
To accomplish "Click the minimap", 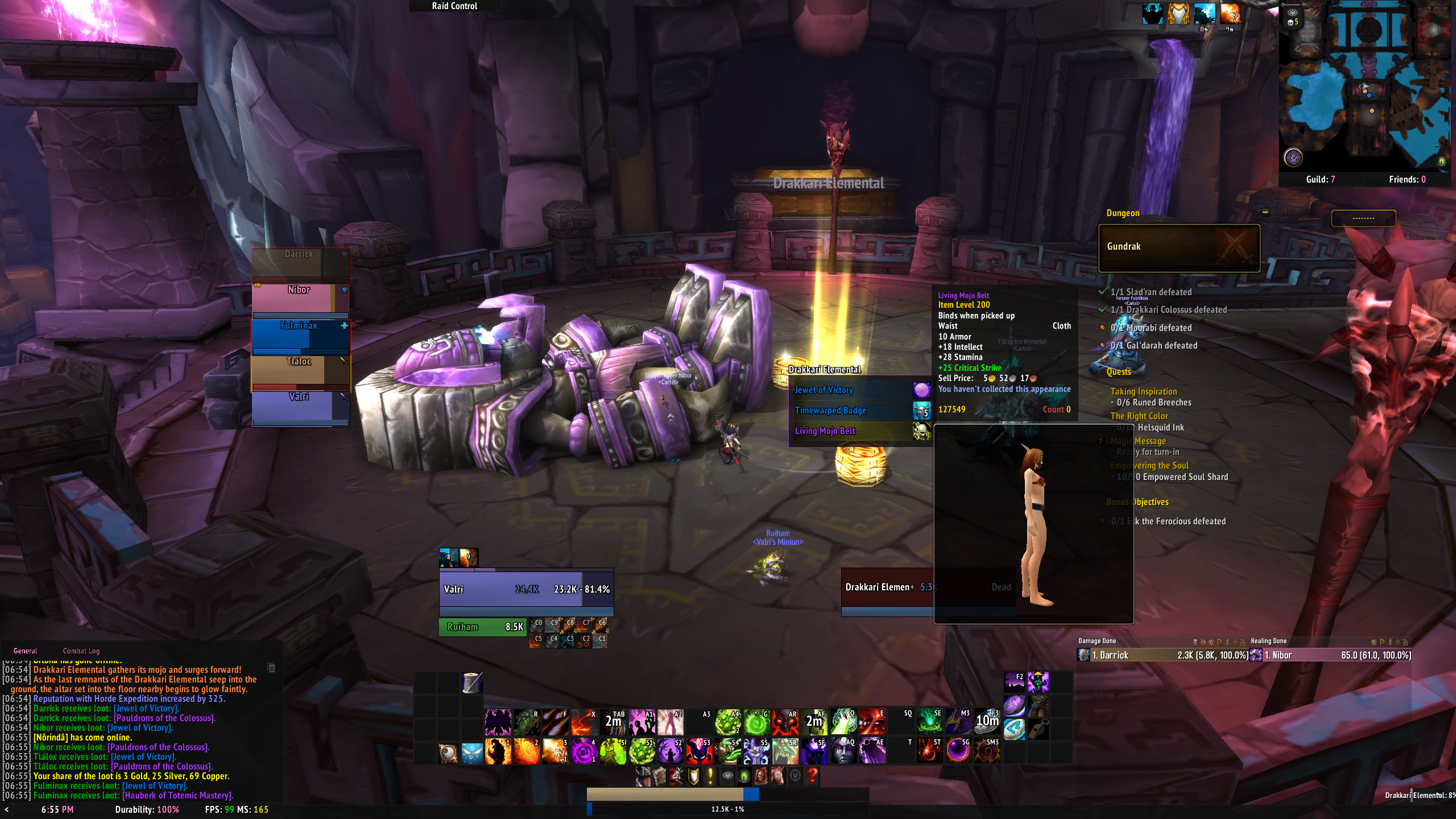I will (1365, 85).
